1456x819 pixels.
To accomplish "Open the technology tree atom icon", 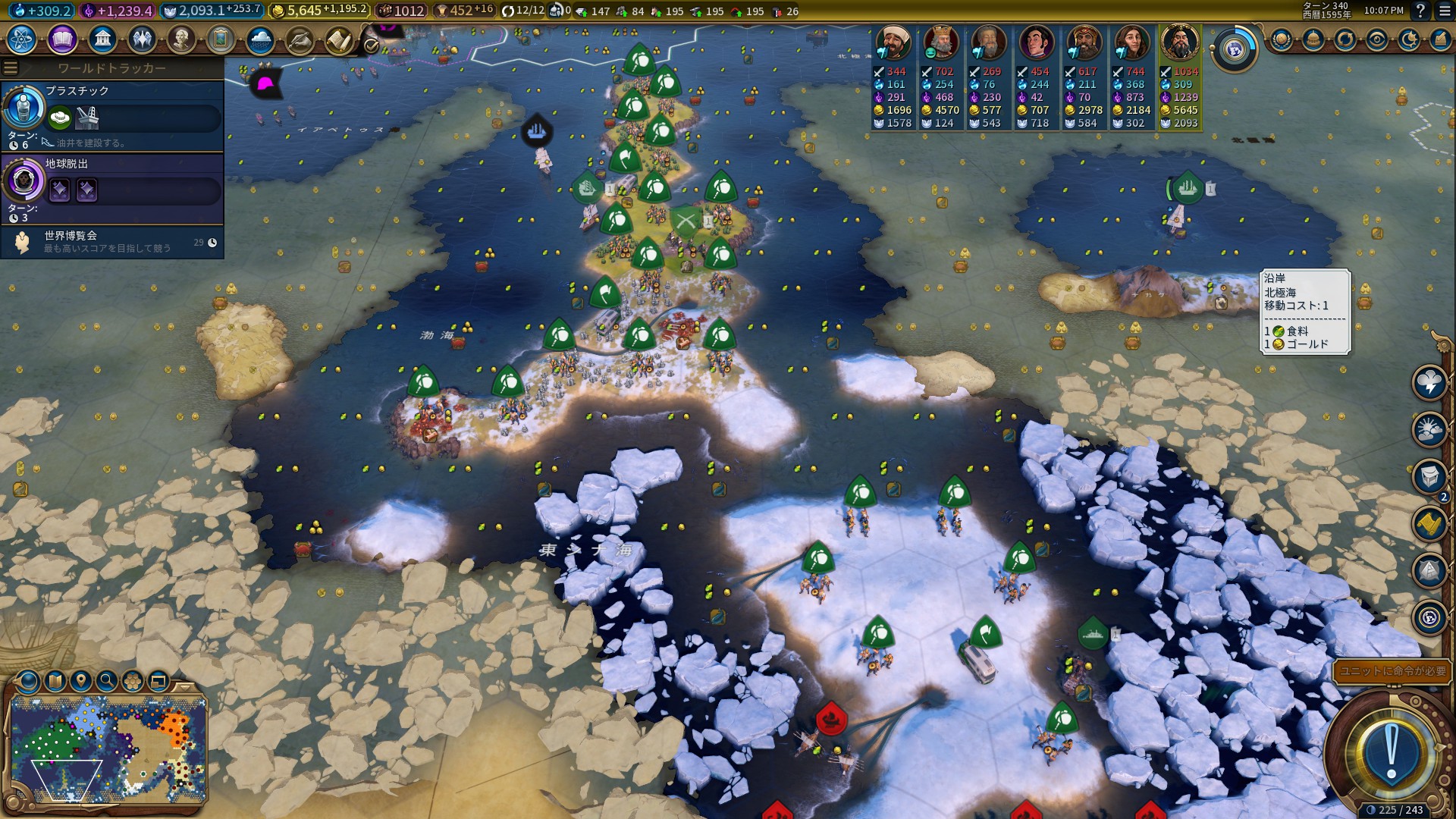I will point(22,39).
